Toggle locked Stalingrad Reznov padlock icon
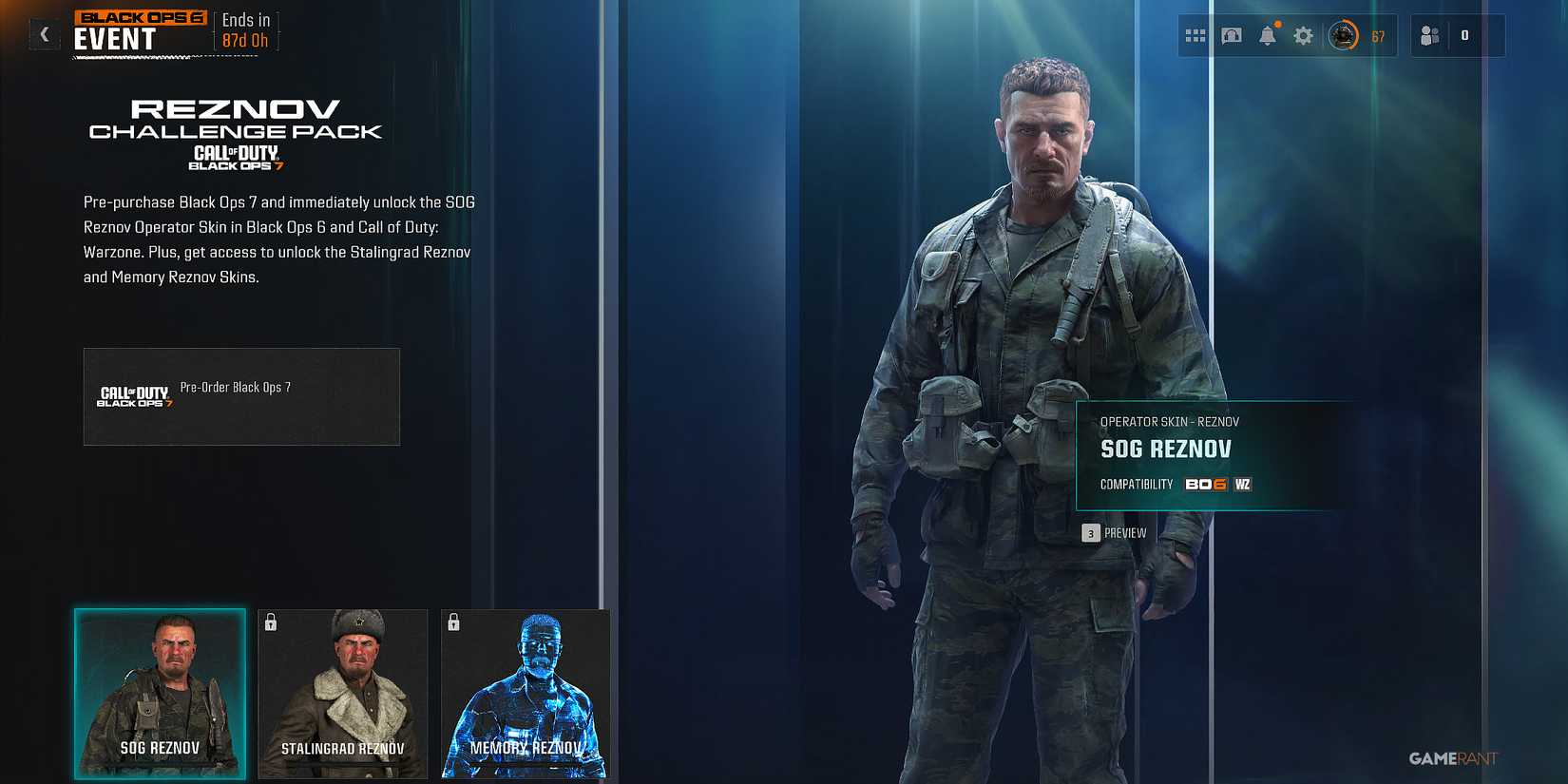 [x=271, y=624]
